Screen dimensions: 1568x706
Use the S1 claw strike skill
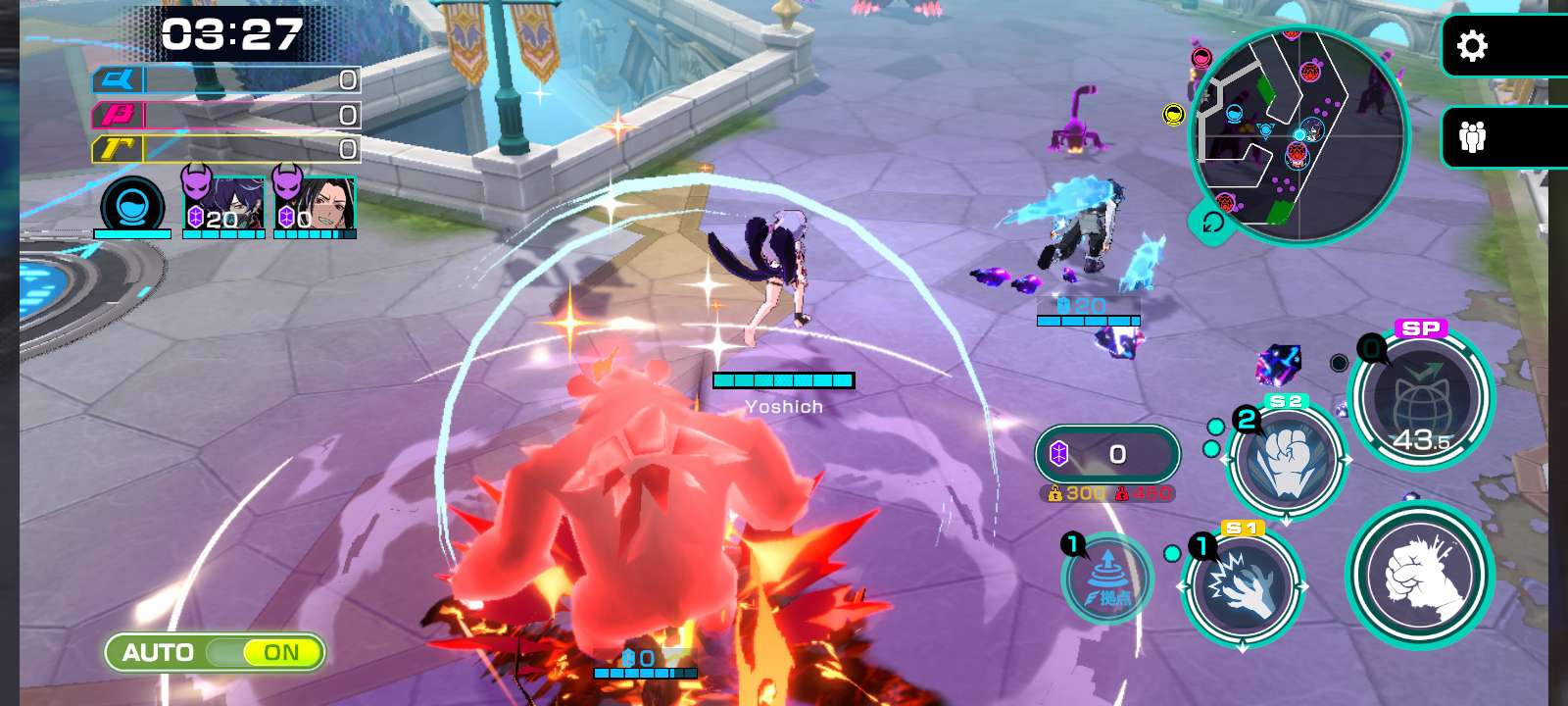click(x=1243, y=586)
